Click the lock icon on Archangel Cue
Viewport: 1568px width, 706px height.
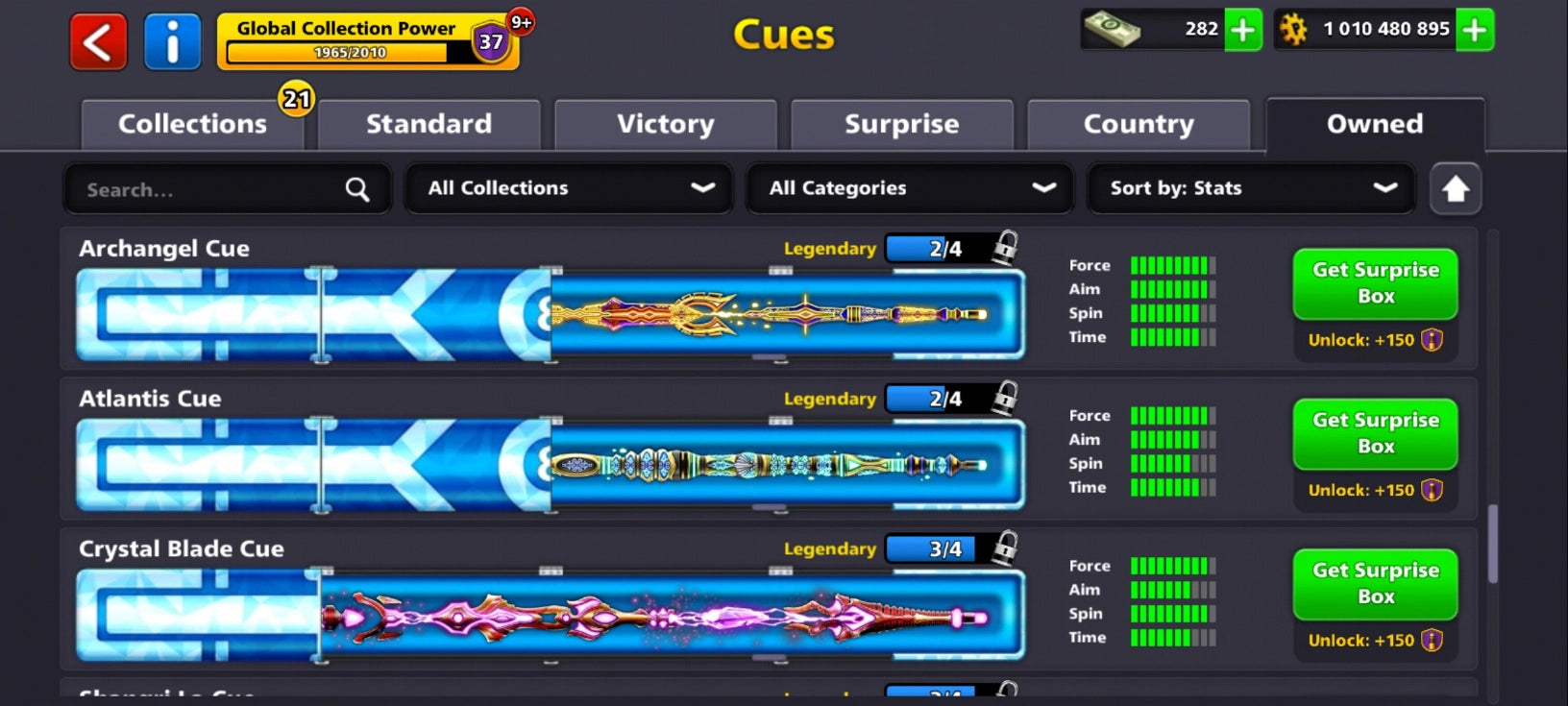pyautogui.click(x=1005, y=249)
